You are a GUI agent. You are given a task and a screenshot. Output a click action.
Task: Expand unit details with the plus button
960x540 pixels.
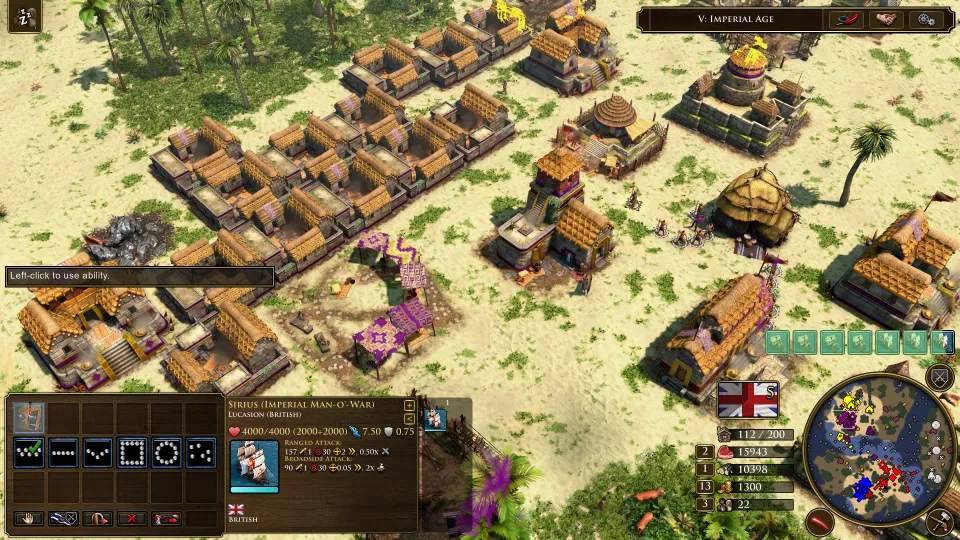point(409,405)
